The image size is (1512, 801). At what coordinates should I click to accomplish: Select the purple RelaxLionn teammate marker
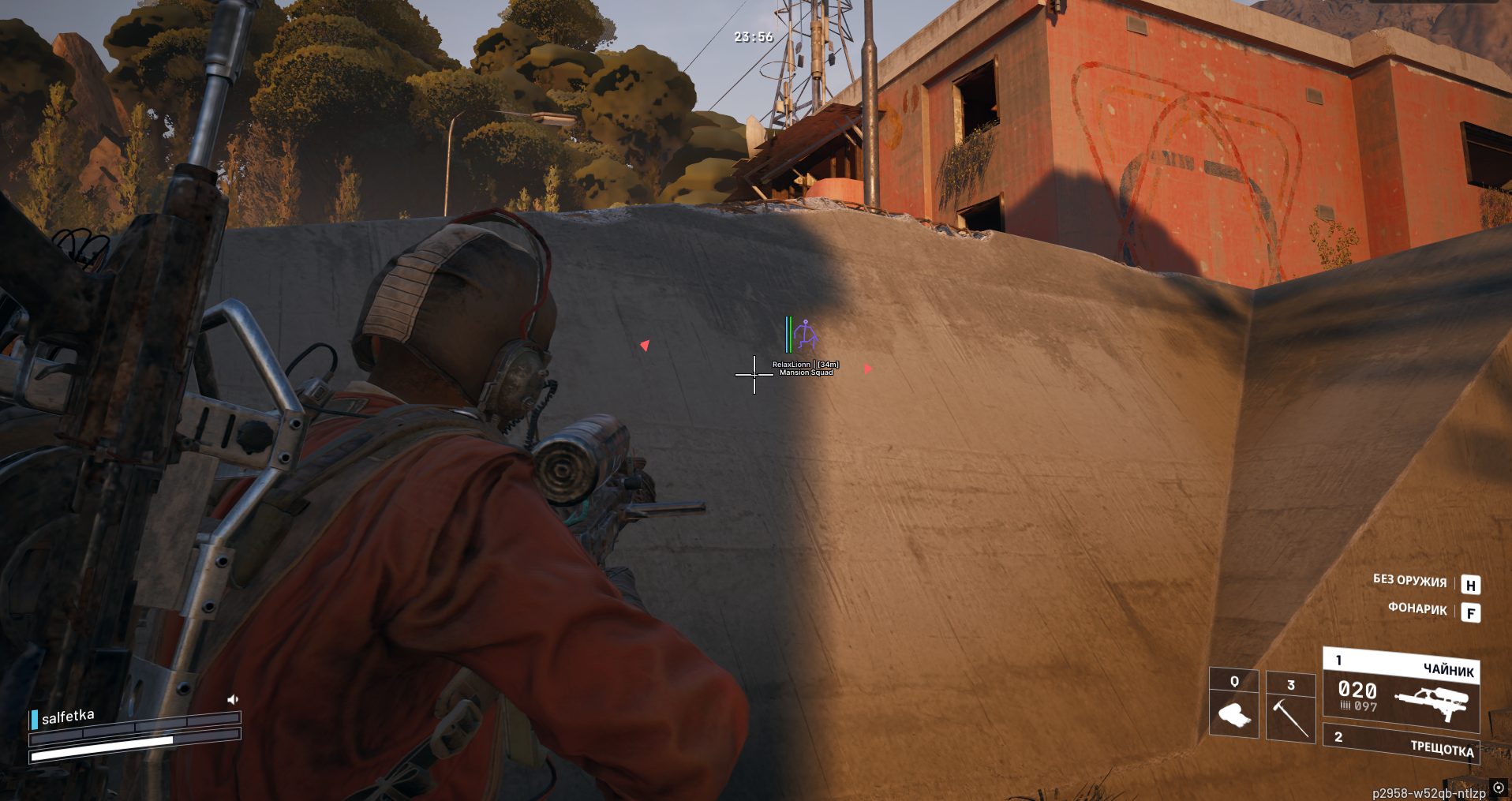(805, 335)
